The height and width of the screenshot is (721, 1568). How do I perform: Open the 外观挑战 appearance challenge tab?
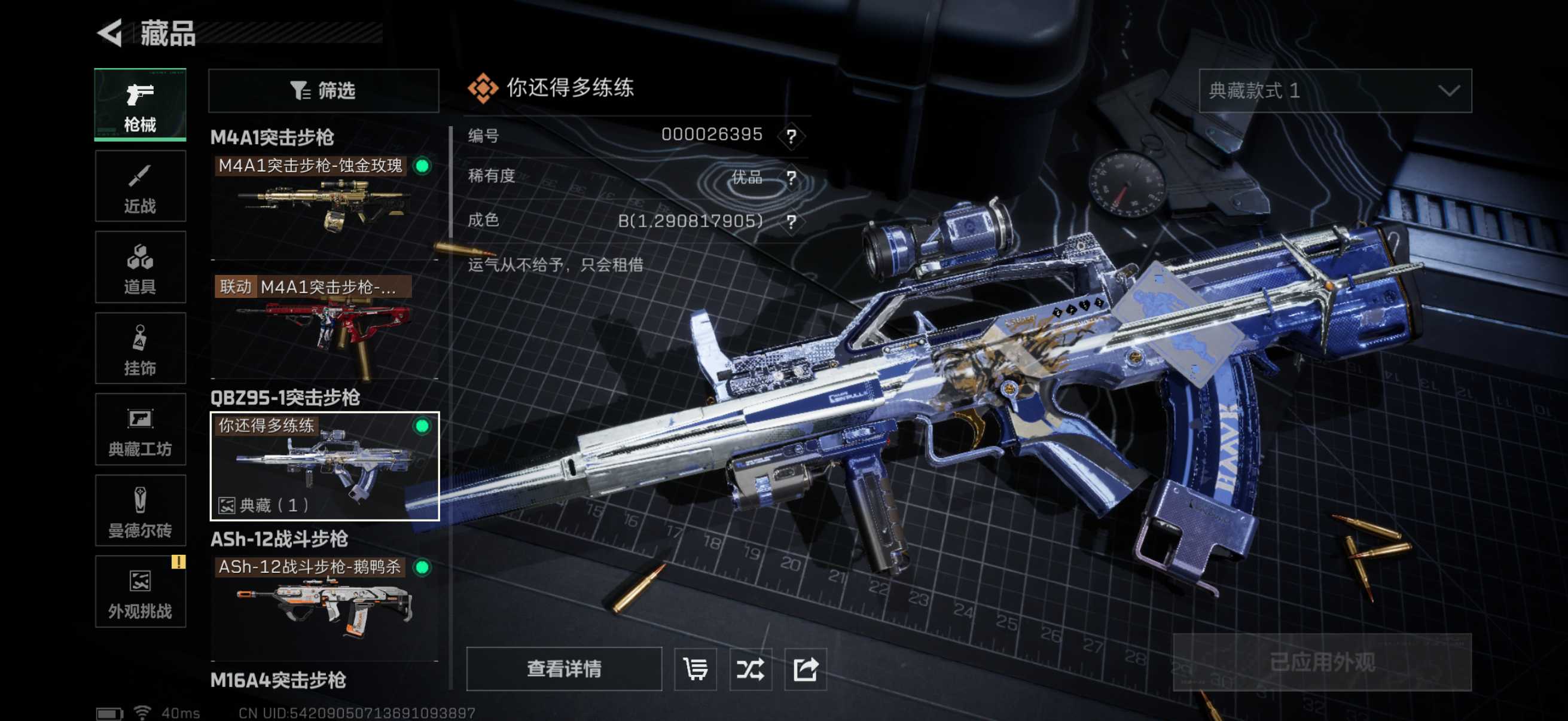(x=140, y=591)
